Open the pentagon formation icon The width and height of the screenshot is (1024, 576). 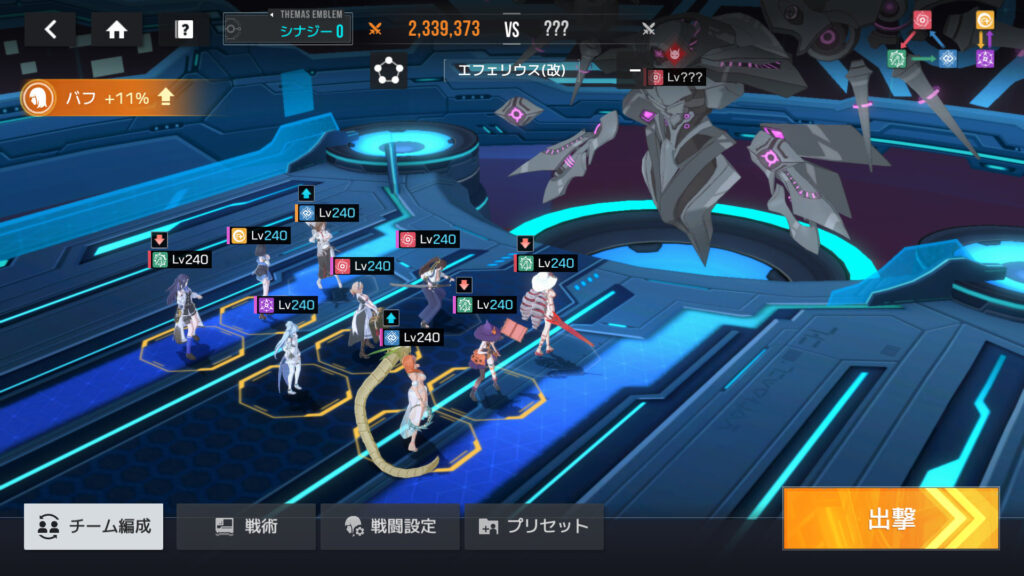tap(388, 72)
